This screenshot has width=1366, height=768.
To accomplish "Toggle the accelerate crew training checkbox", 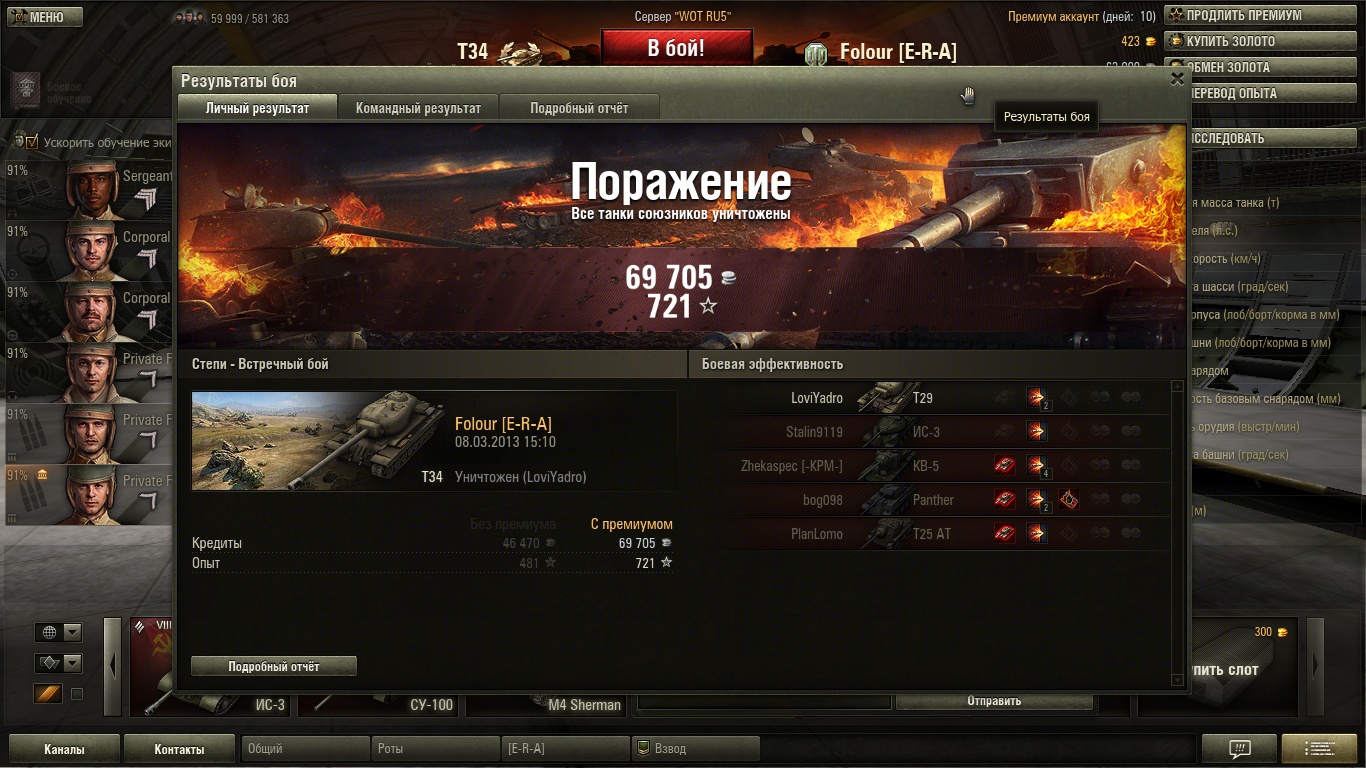I will [x=31, y=142].
